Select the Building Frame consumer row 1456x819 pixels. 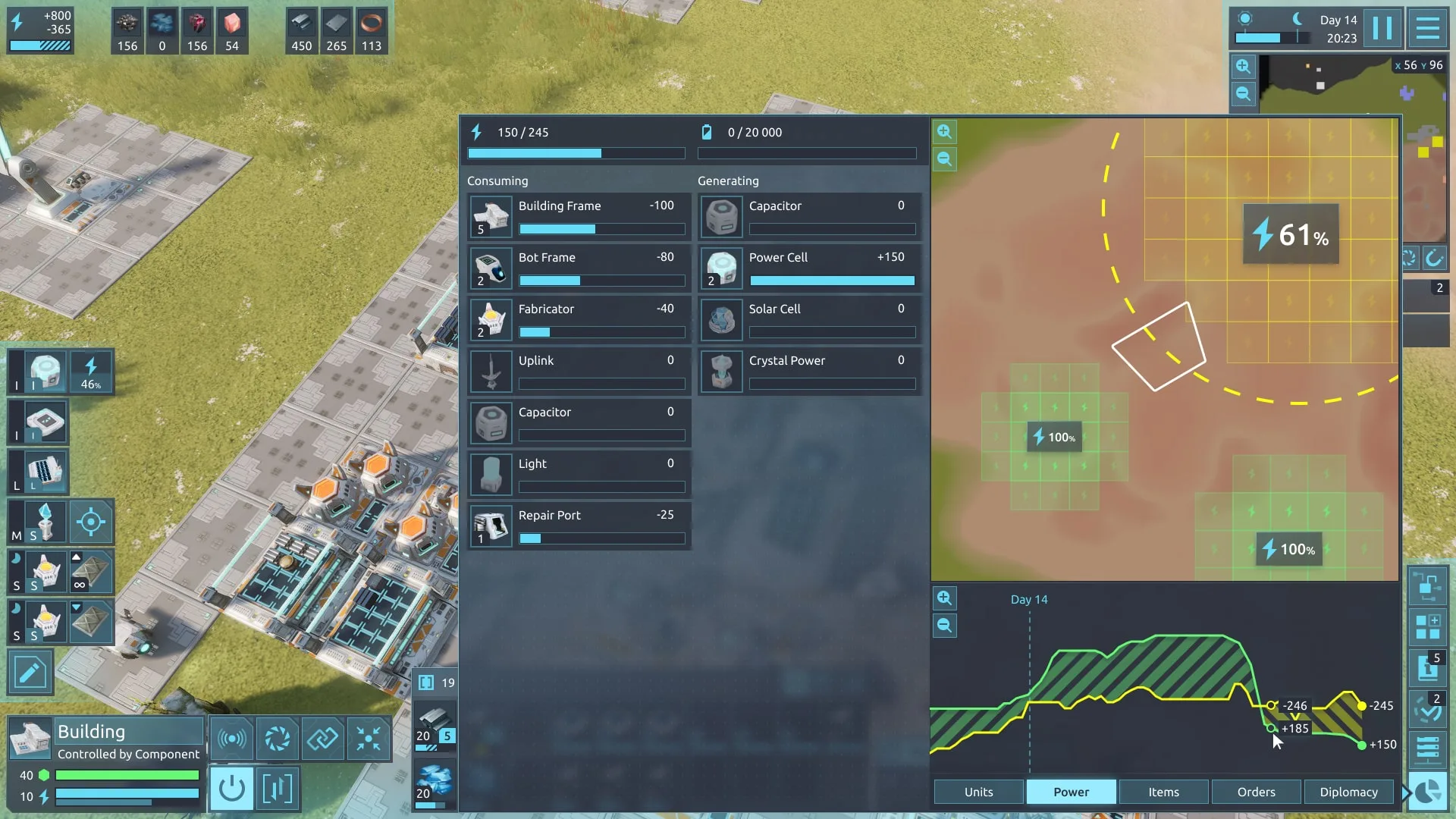coord(579,216)
